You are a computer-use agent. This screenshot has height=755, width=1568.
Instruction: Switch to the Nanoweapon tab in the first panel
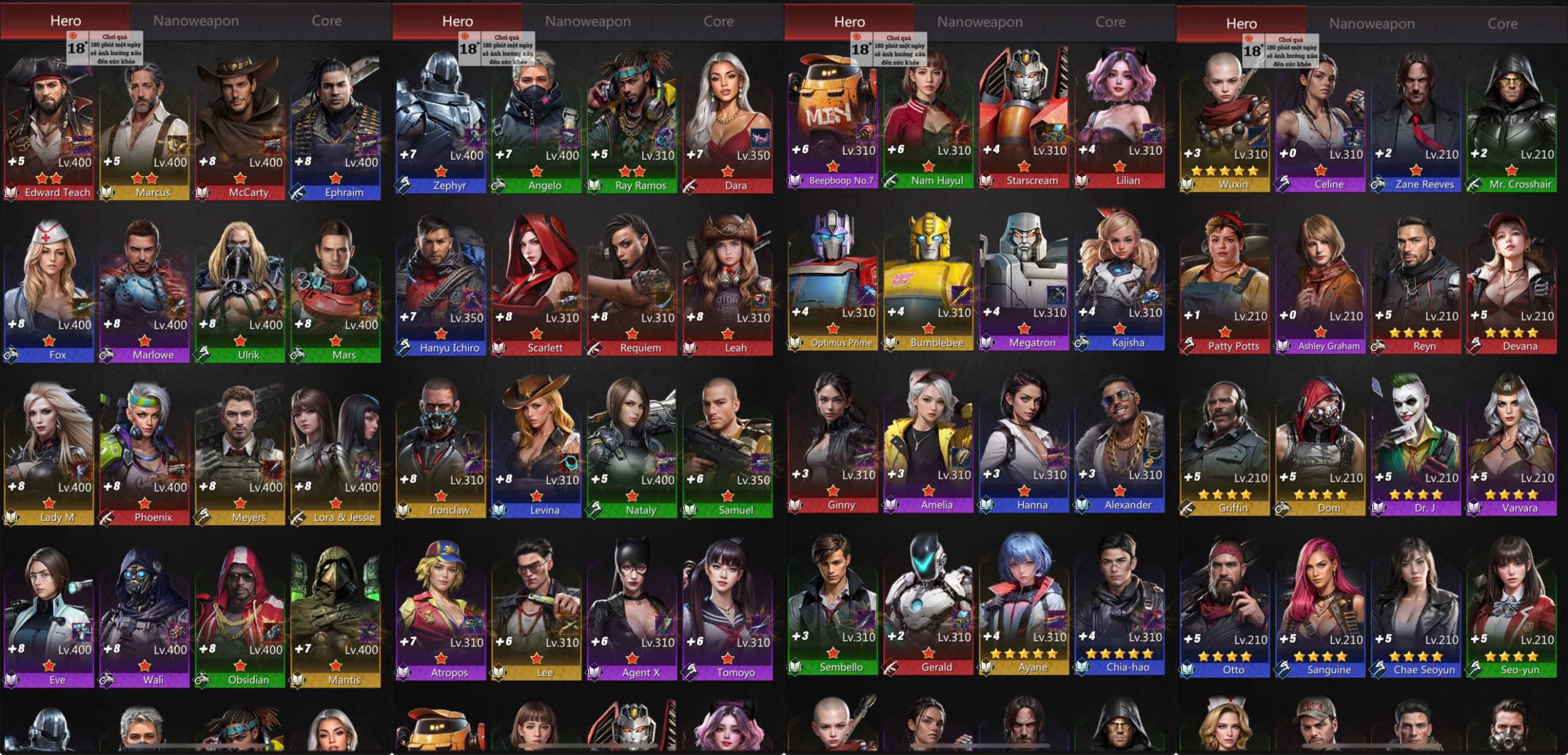[197, 20]
